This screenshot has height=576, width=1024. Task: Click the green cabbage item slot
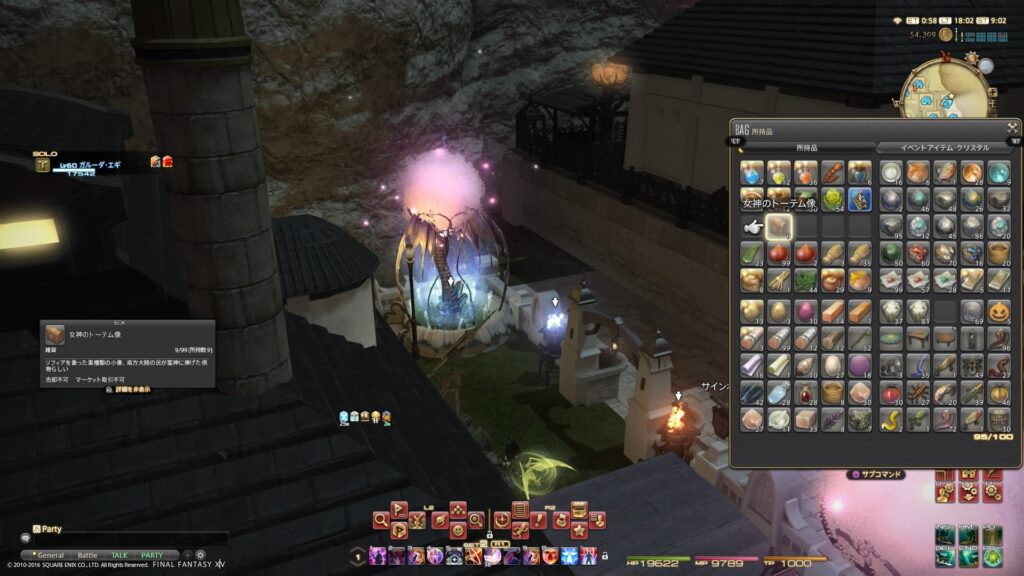point(833,199)
